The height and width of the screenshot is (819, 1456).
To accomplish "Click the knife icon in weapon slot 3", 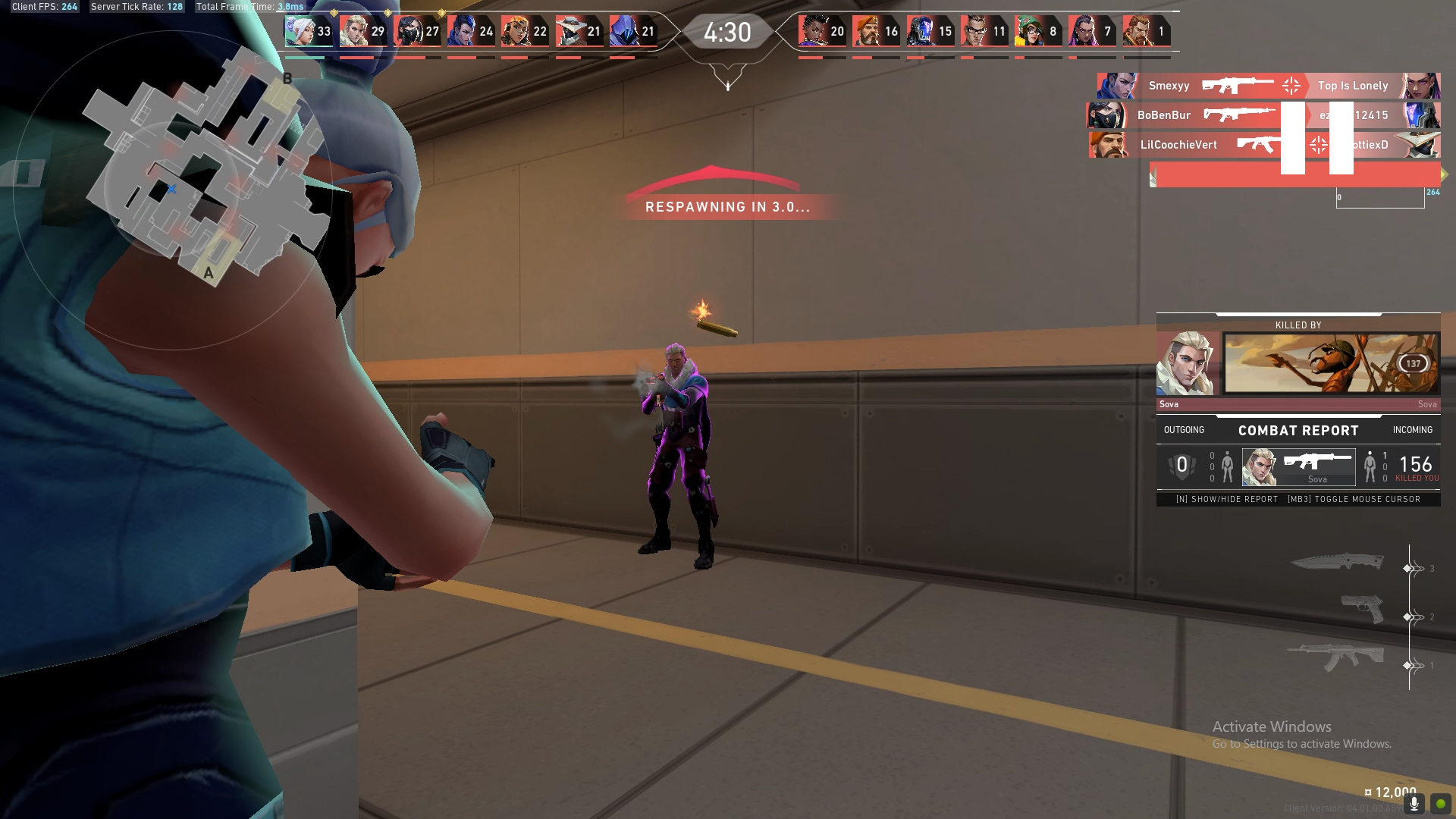I will [x=1338, y=561].
